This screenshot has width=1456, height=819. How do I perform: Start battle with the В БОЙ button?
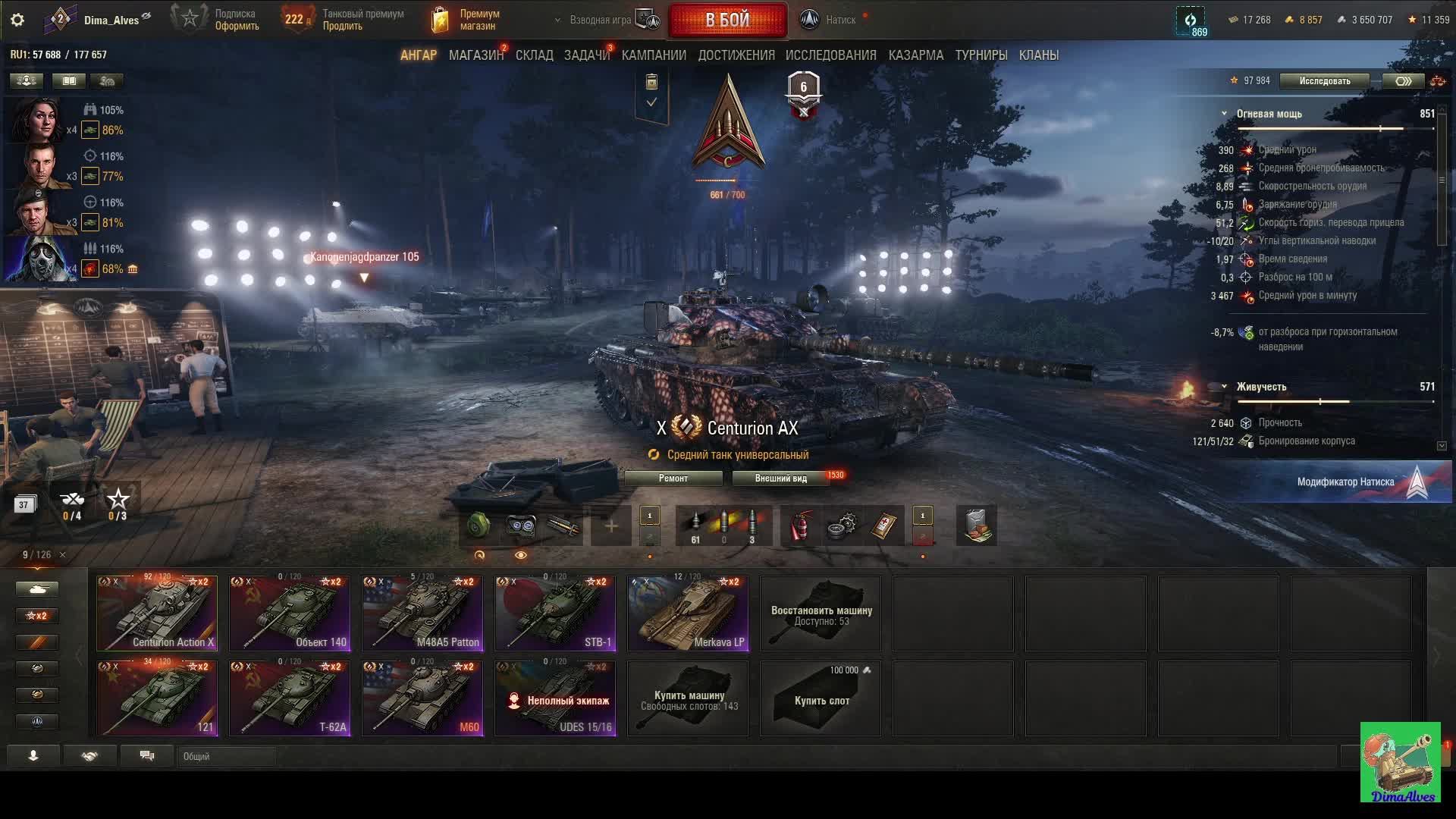tap(727, 20)
